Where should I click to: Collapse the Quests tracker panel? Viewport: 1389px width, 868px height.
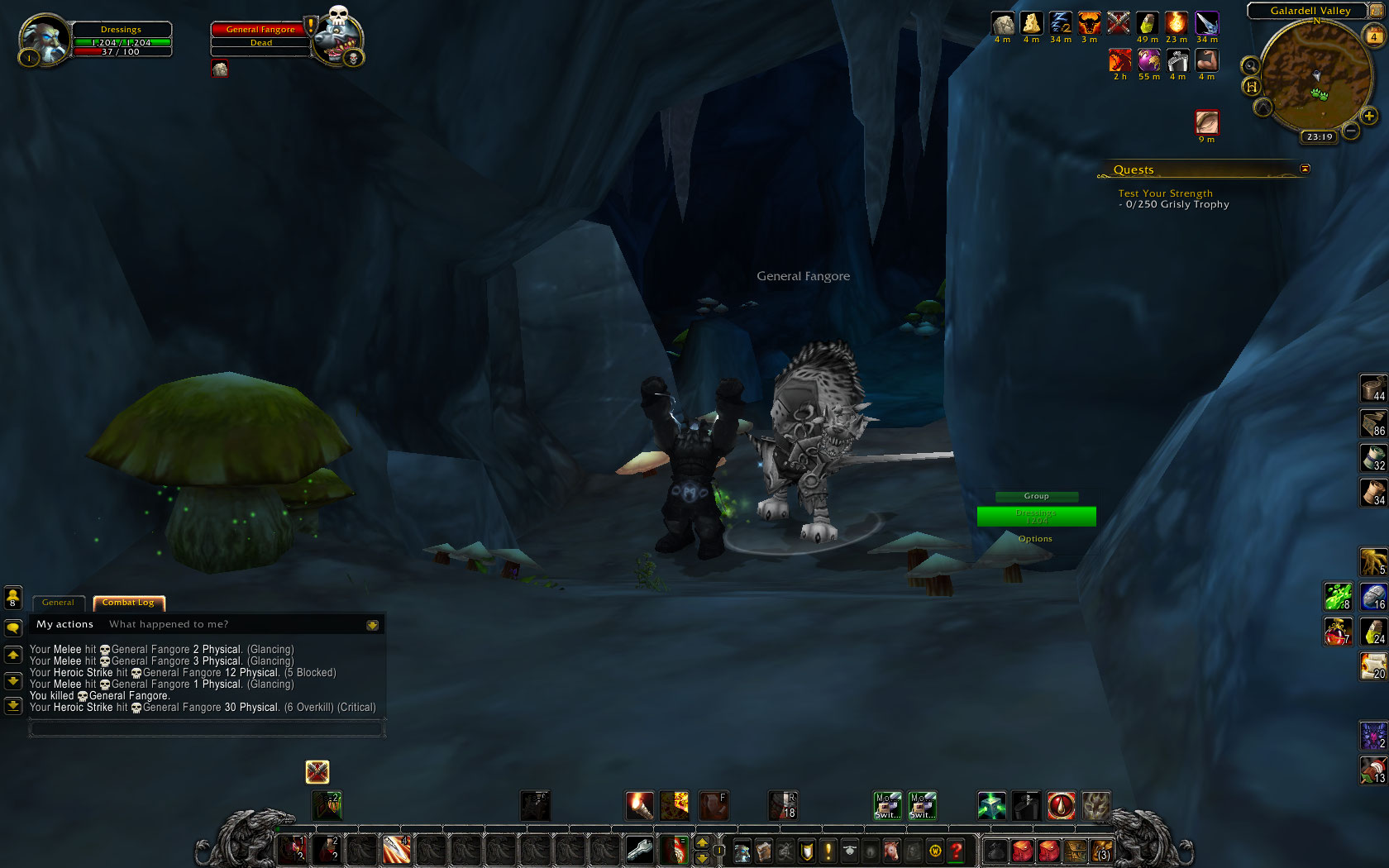pos(1305,169)
